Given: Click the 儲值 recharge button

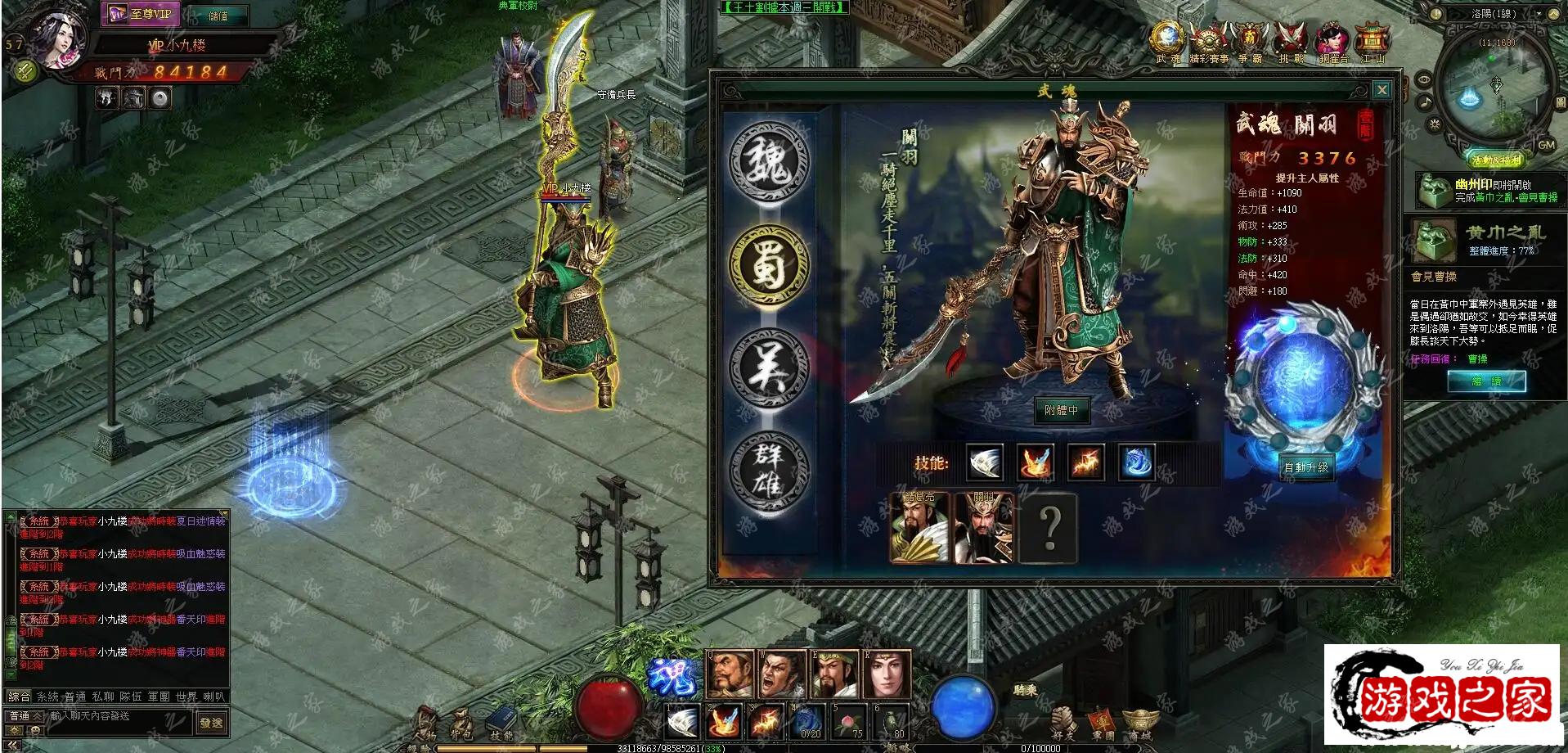Looking at the screenshot, I should (218, 16).
